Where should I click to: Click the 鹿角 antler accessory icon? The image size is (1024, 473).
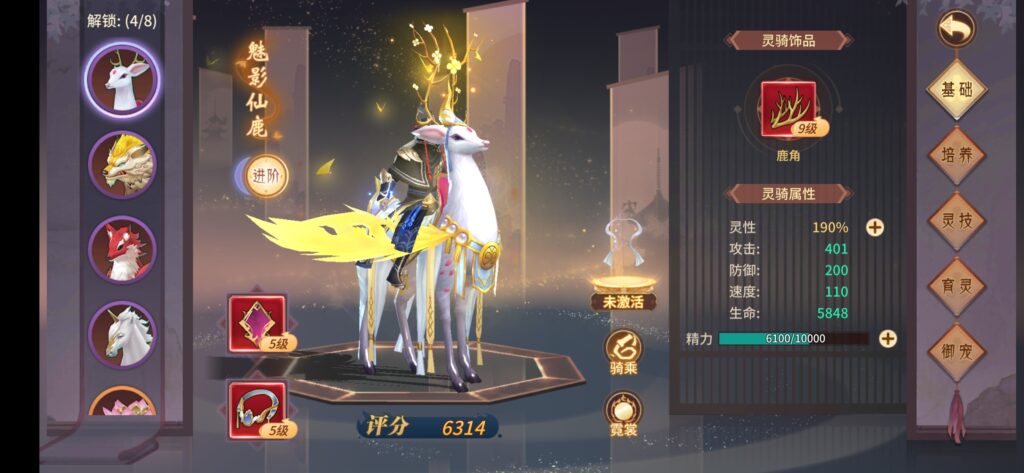click(789, 110)
